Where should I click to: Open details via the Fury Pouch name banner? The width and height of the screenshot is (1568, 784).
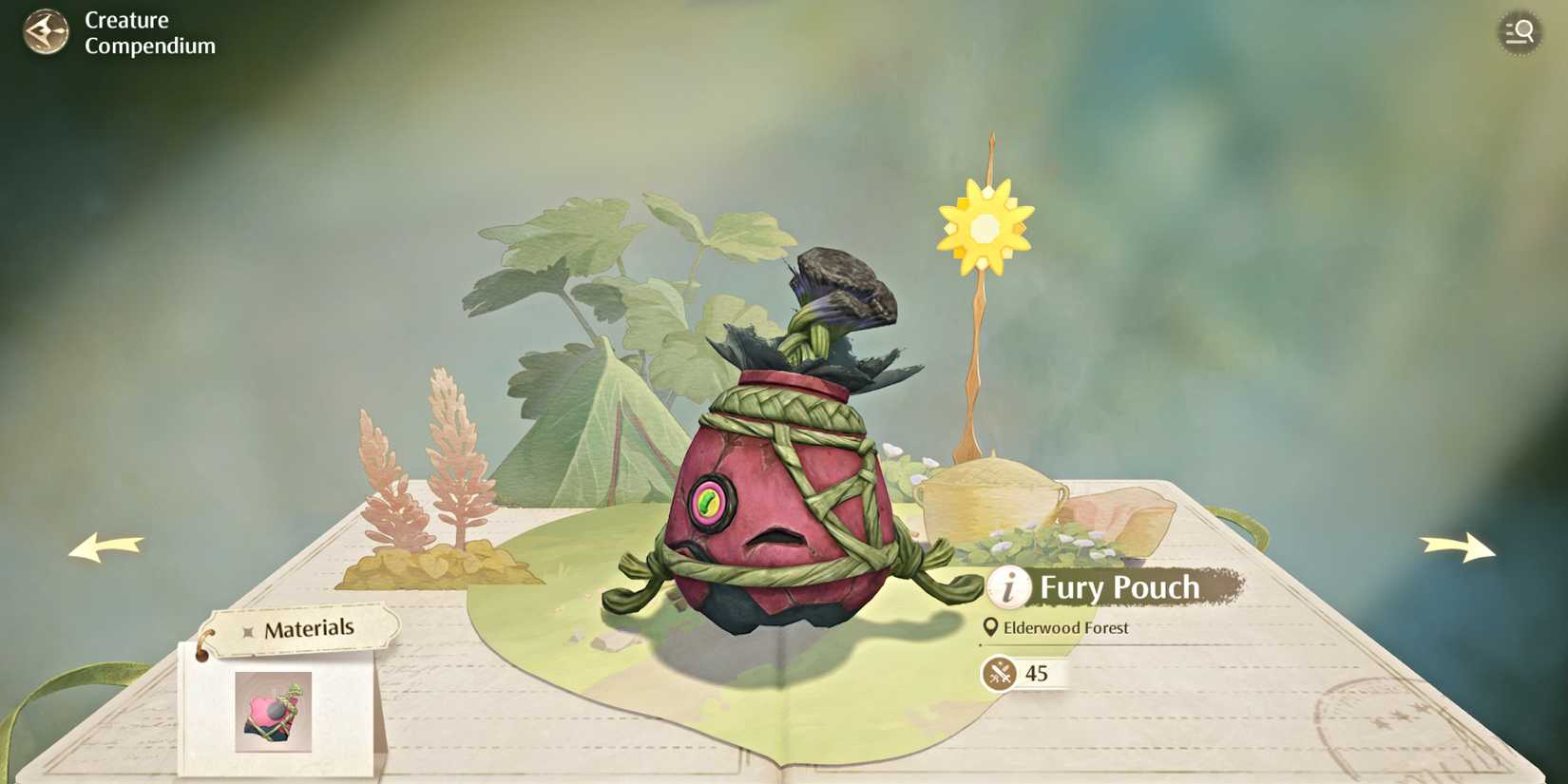pyautogui.click(x=1119, y=588)
